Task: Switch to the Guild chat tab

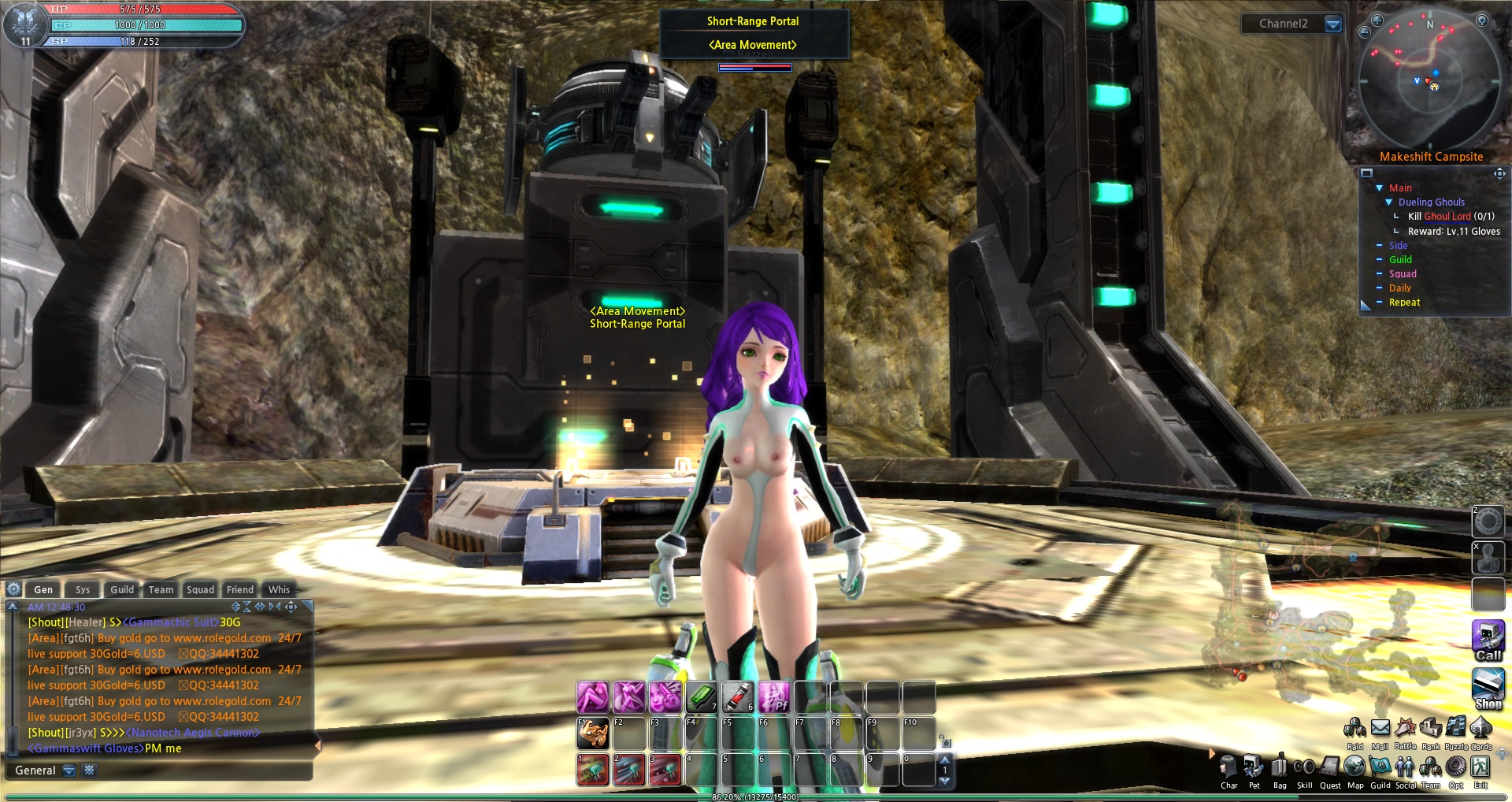Action: click(x=122, y=589)
